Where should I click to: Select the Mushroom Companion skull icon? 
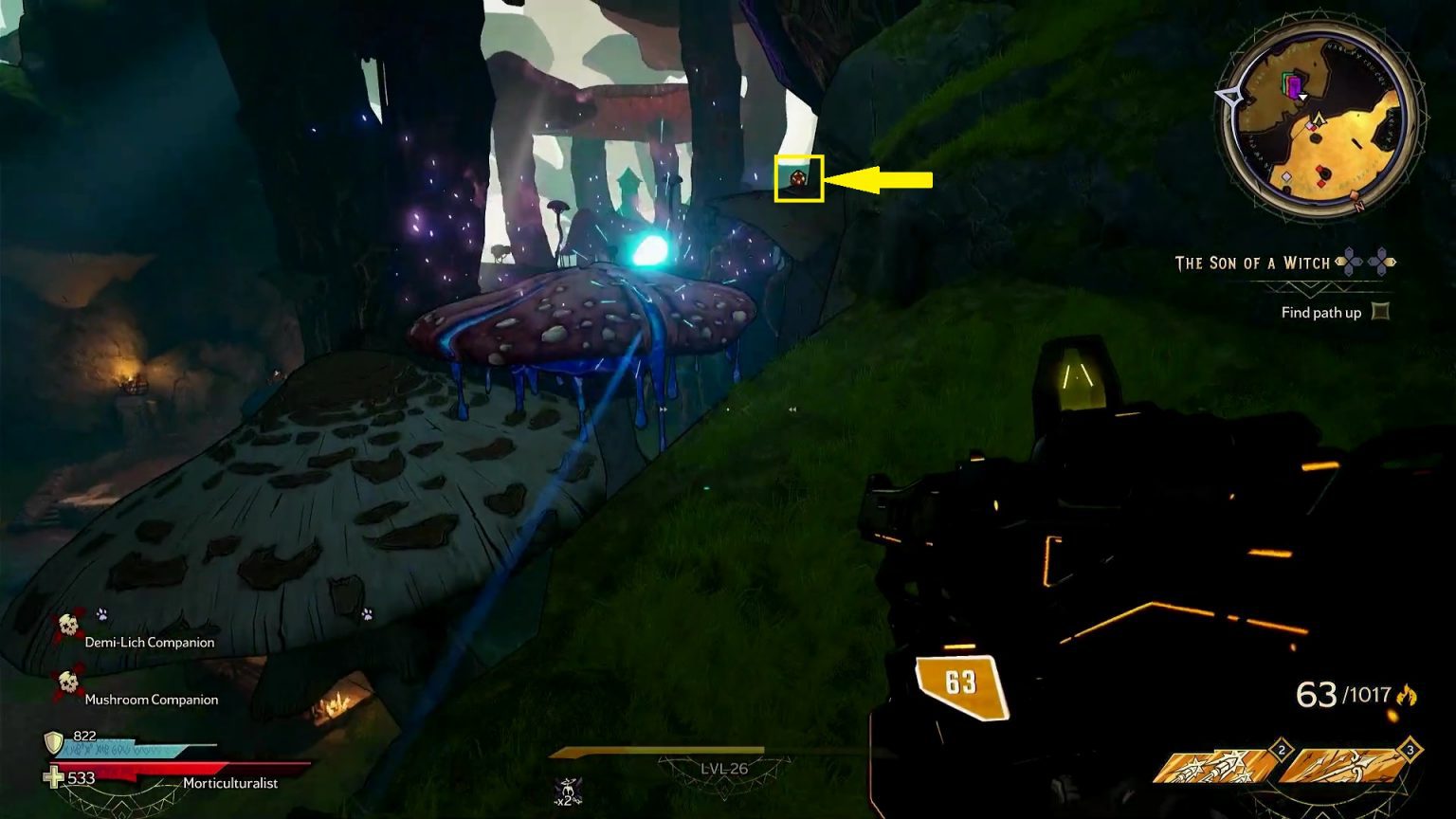[67, 682]
